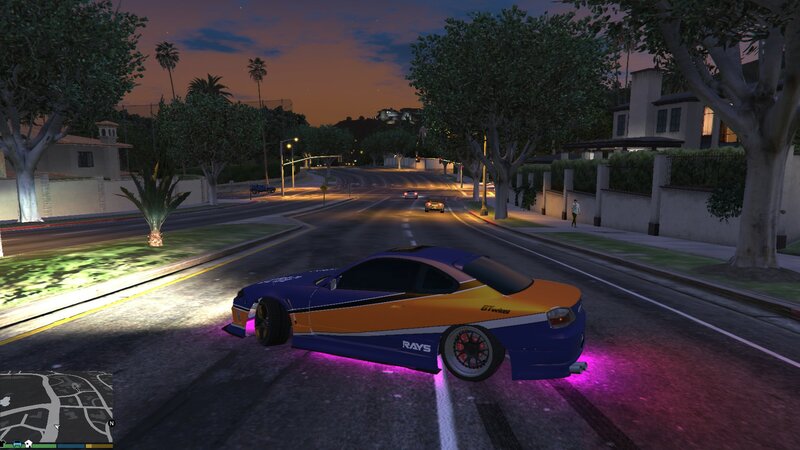Image resolution: width=800 pixels, height=450 pixels.
Task: Click the player arrow on the minimap
Action: pos(57,426)
